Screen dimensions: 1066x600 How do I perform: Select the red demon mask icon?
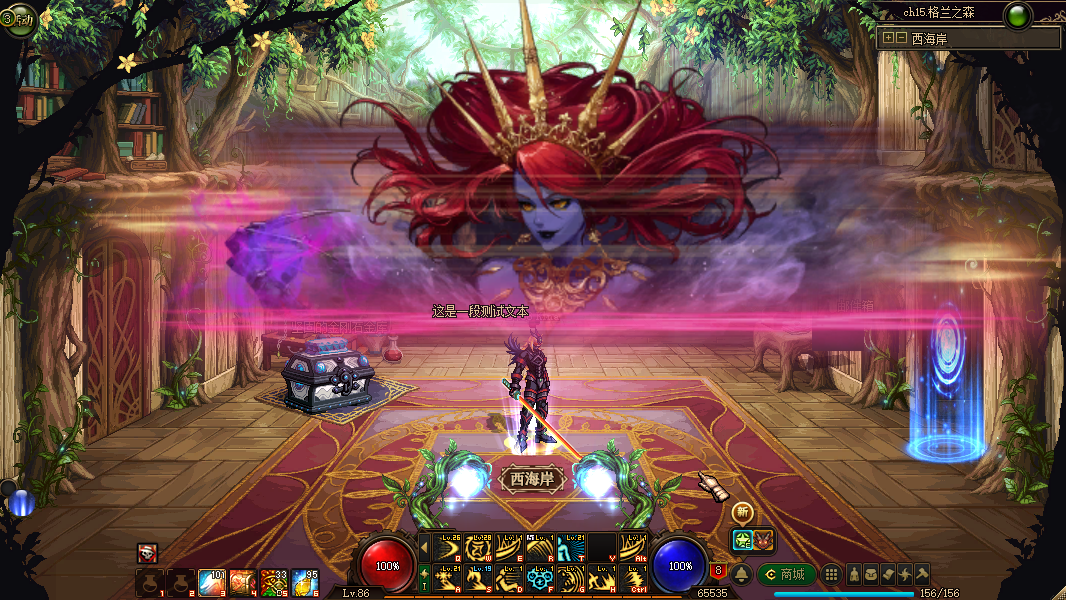click(762, 540)
